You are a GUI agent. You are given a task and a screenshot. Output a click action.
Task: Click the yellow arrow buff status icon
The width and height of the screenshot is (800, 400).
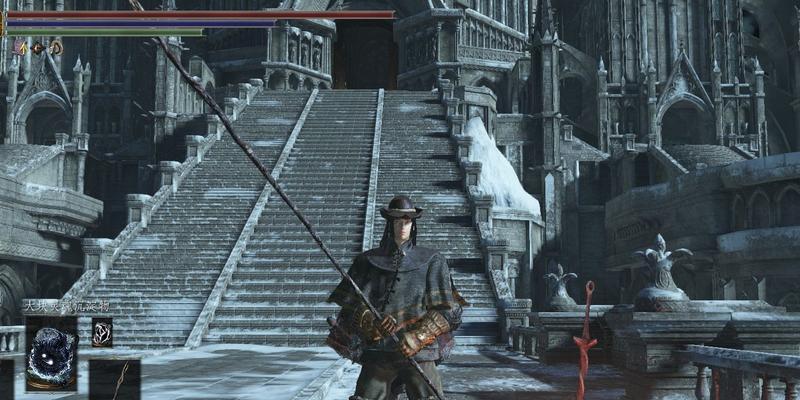pos(22,47)
